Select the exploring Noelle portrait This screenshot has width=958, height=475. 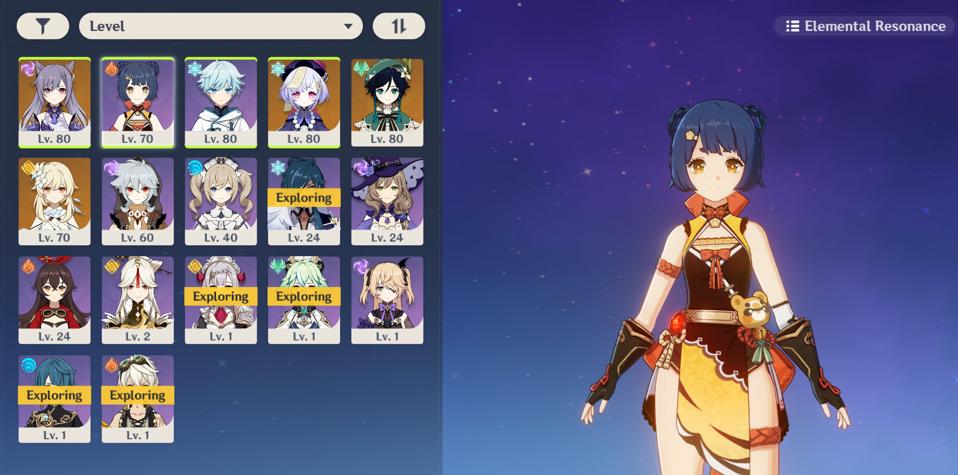(x=221, y=299)
